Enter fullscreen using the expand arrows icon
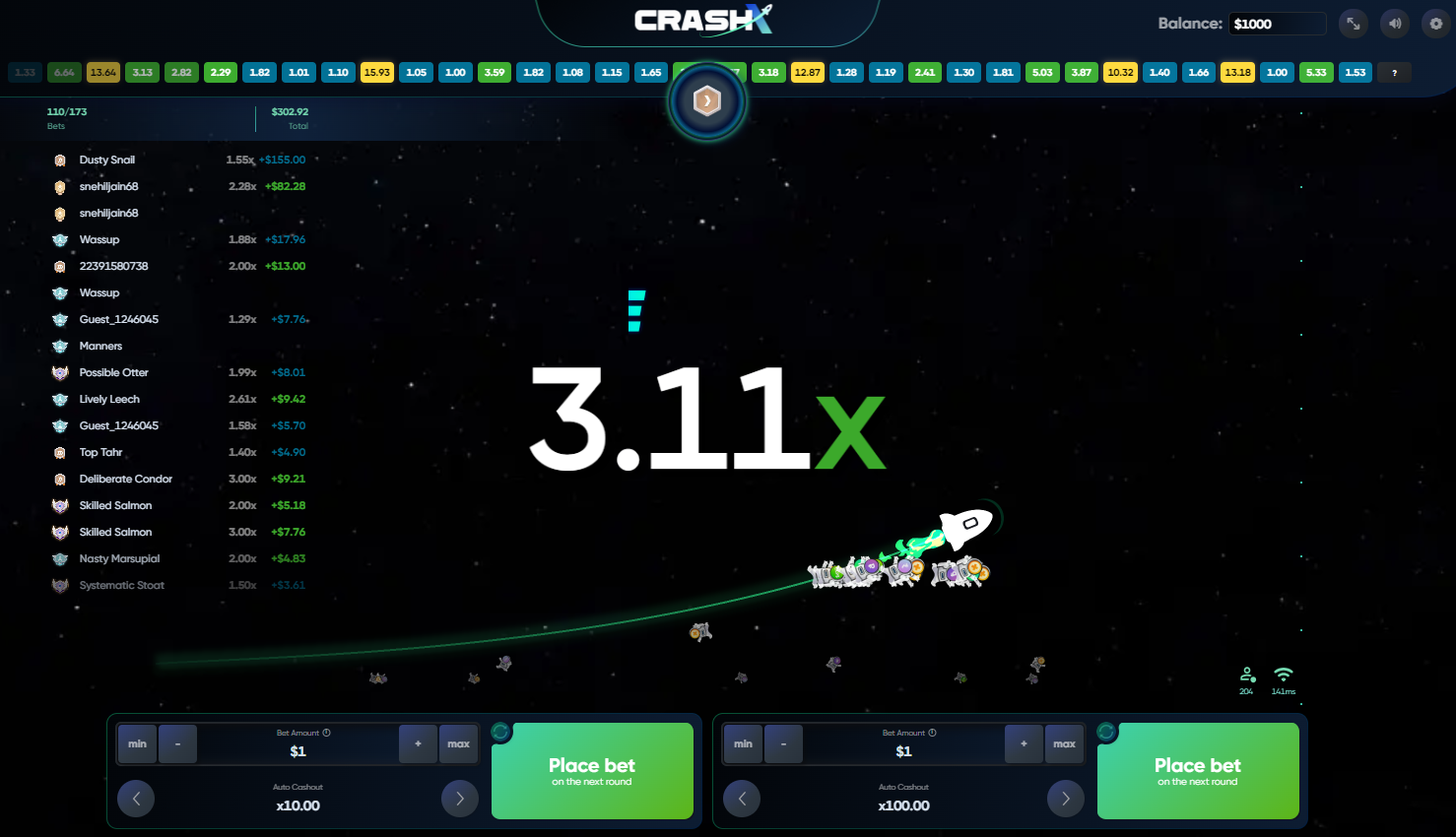 1354,23
